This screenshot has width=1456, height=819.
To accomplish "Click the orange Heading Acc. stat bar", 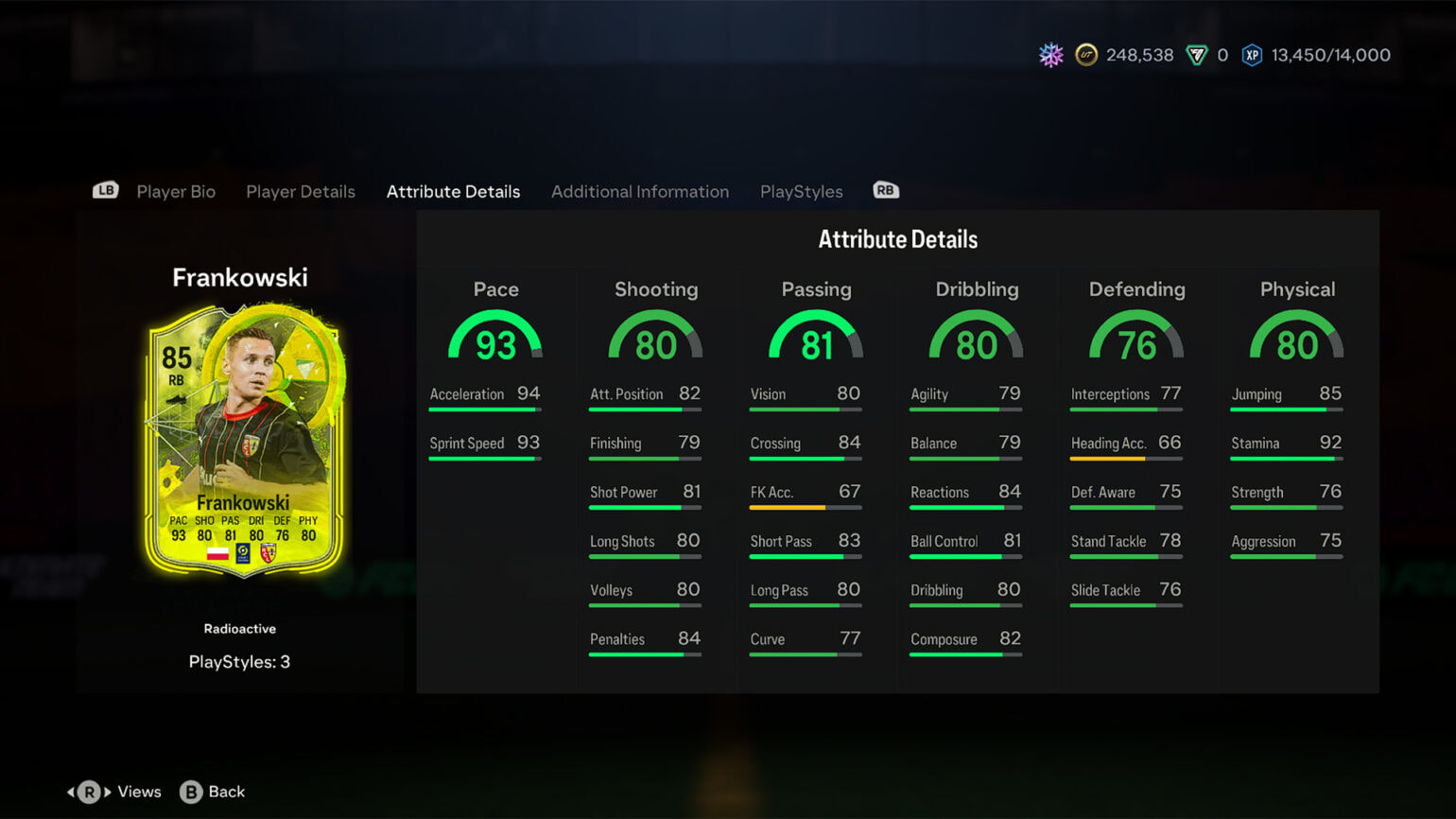I will coord(1125,458).
